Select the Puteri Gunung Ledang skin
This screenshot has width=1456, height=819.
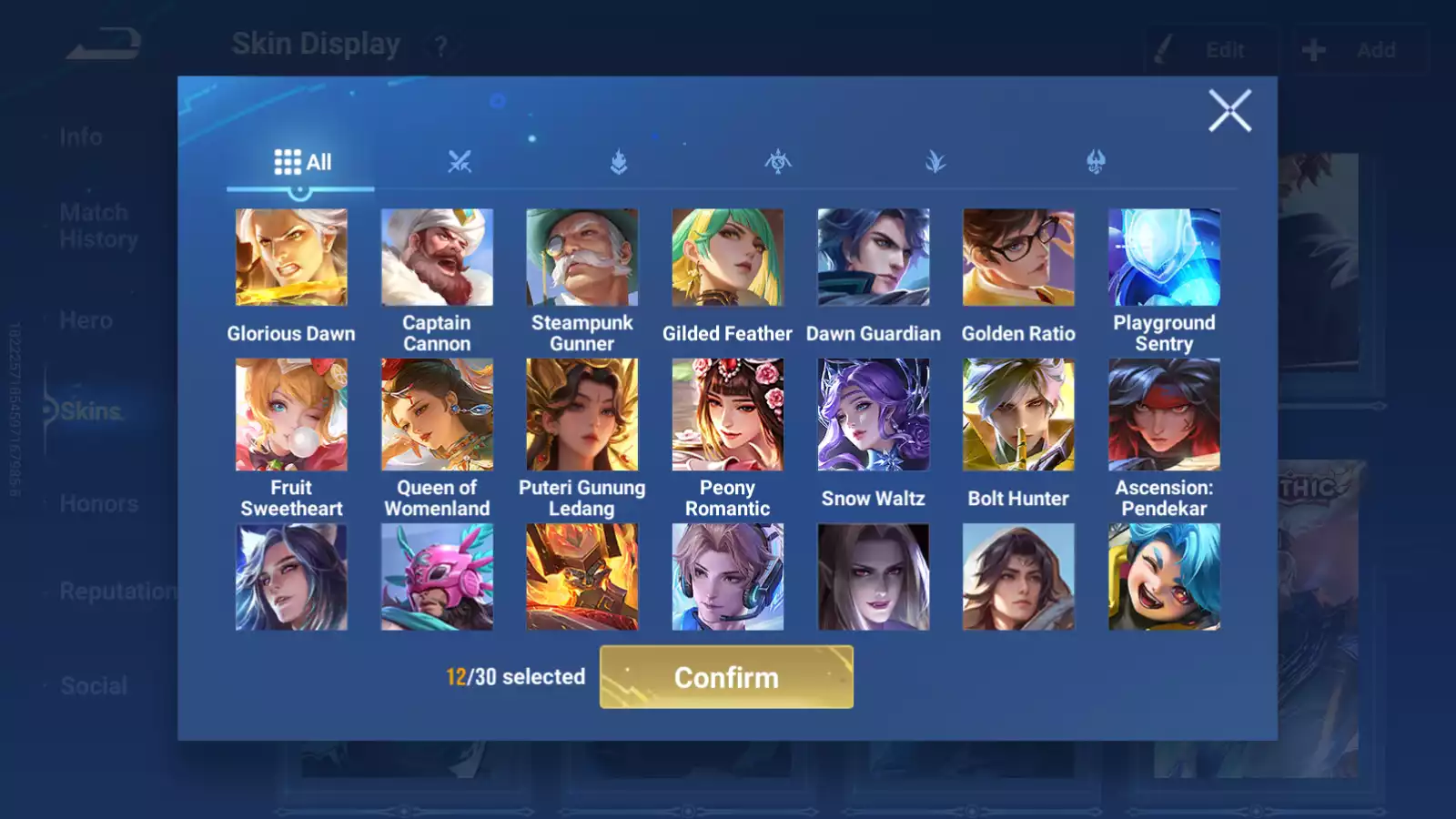pyautogui.click(x=582, y=415)
